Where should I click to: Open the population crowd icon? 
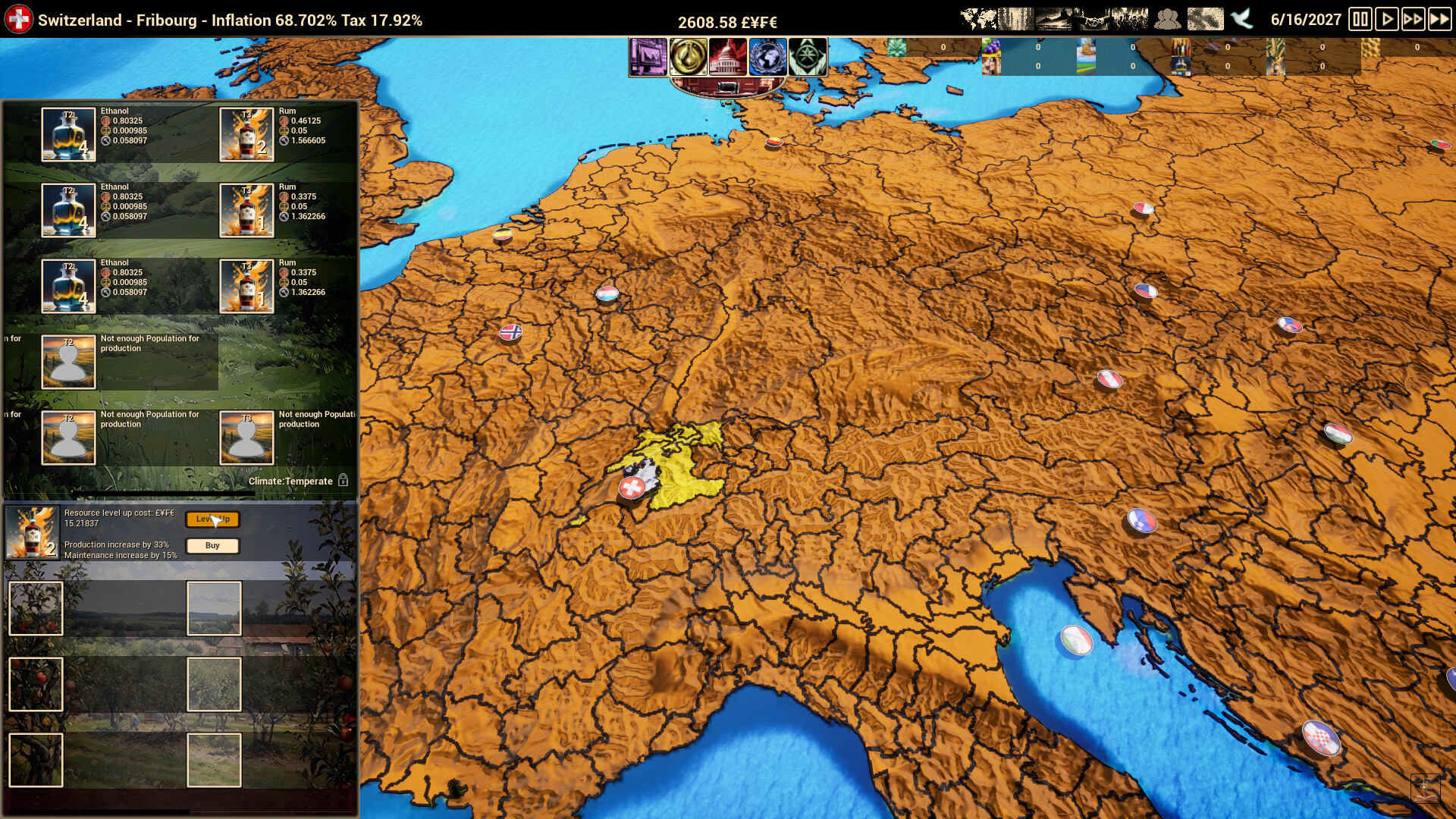point(1169,17)
